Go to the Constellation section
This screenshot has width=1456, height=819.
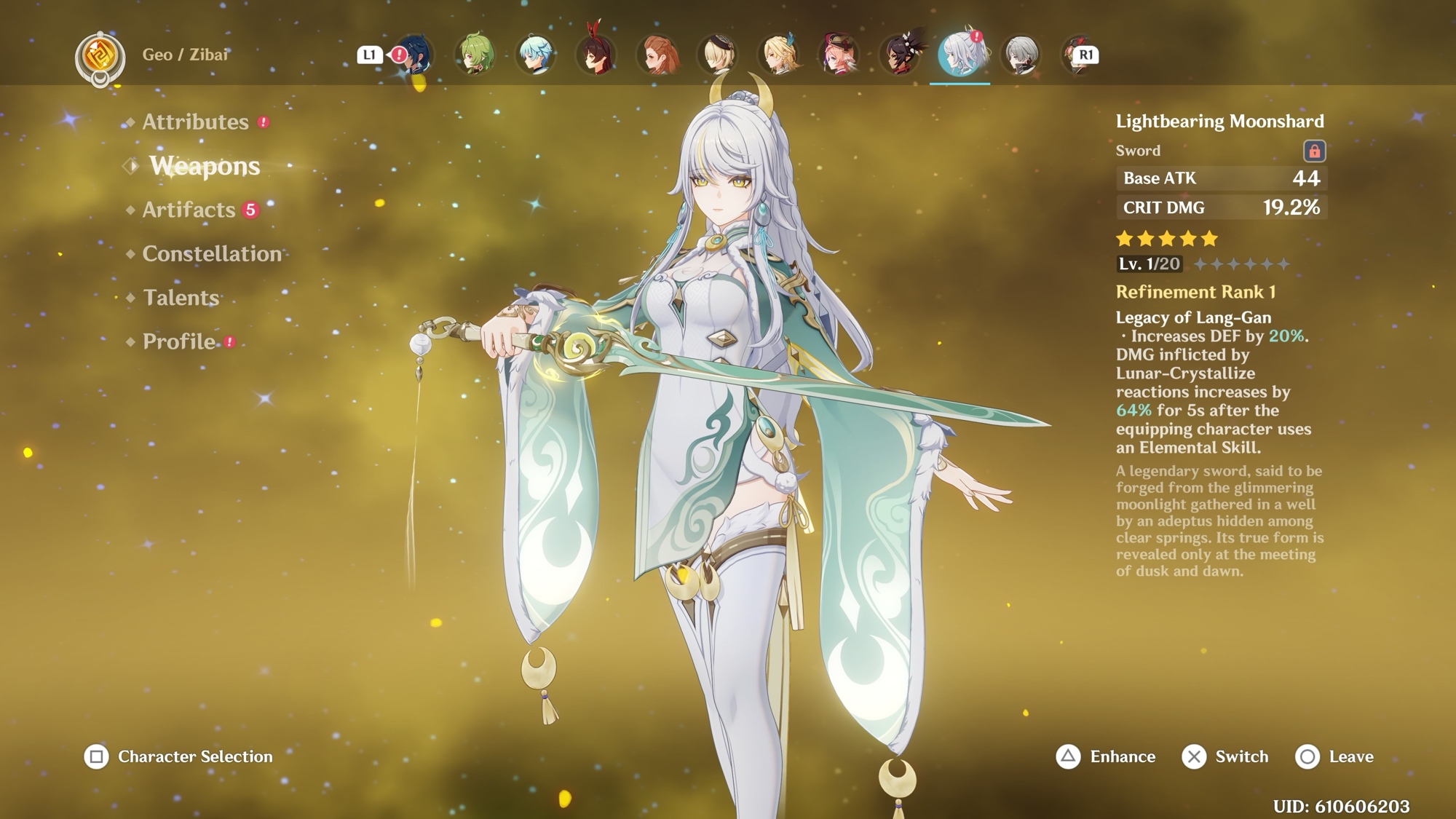tap(212, 254)
